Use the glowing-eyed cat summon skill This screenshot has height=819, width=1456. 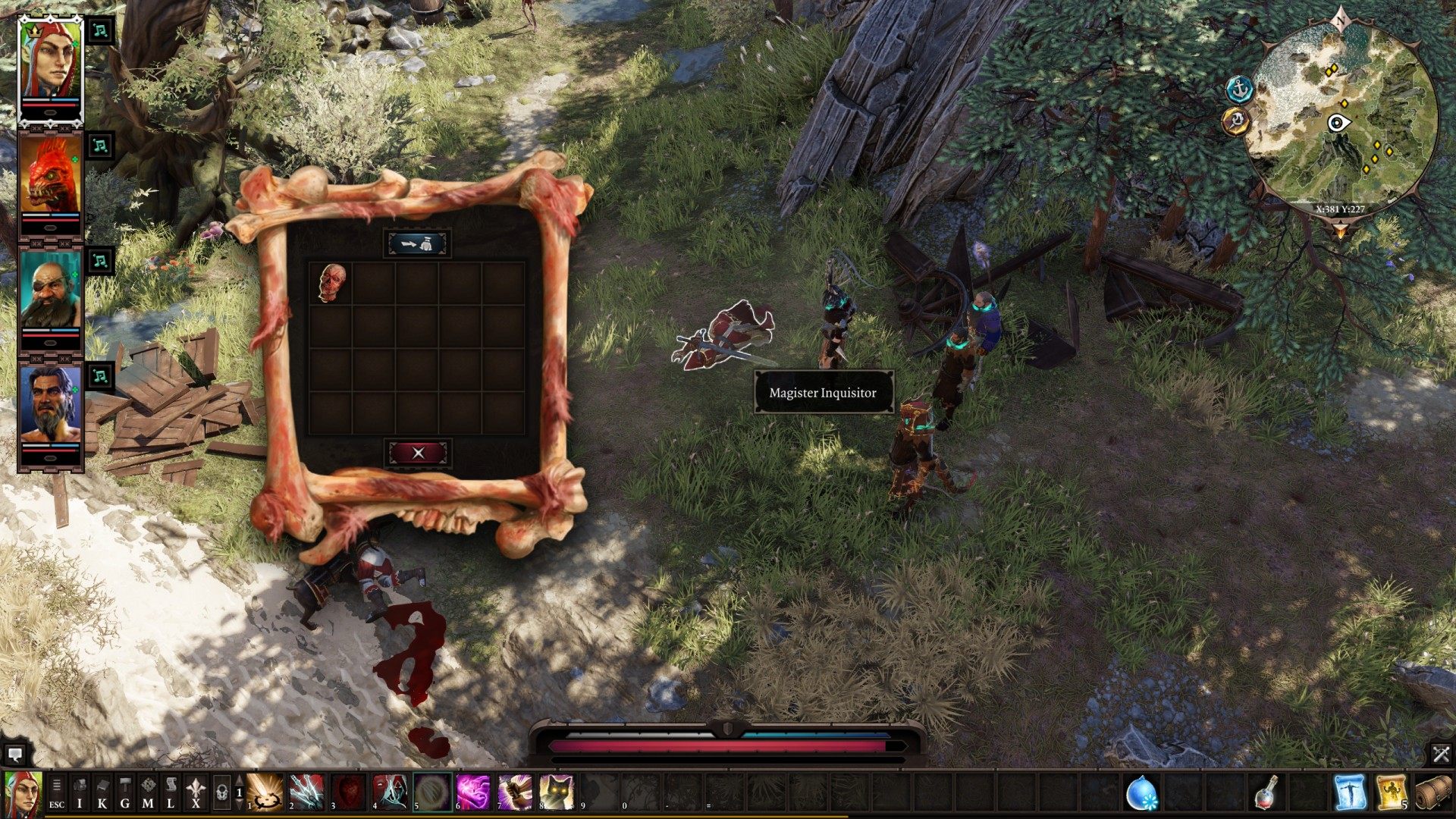pyautogui.click(x=557, y=792)
